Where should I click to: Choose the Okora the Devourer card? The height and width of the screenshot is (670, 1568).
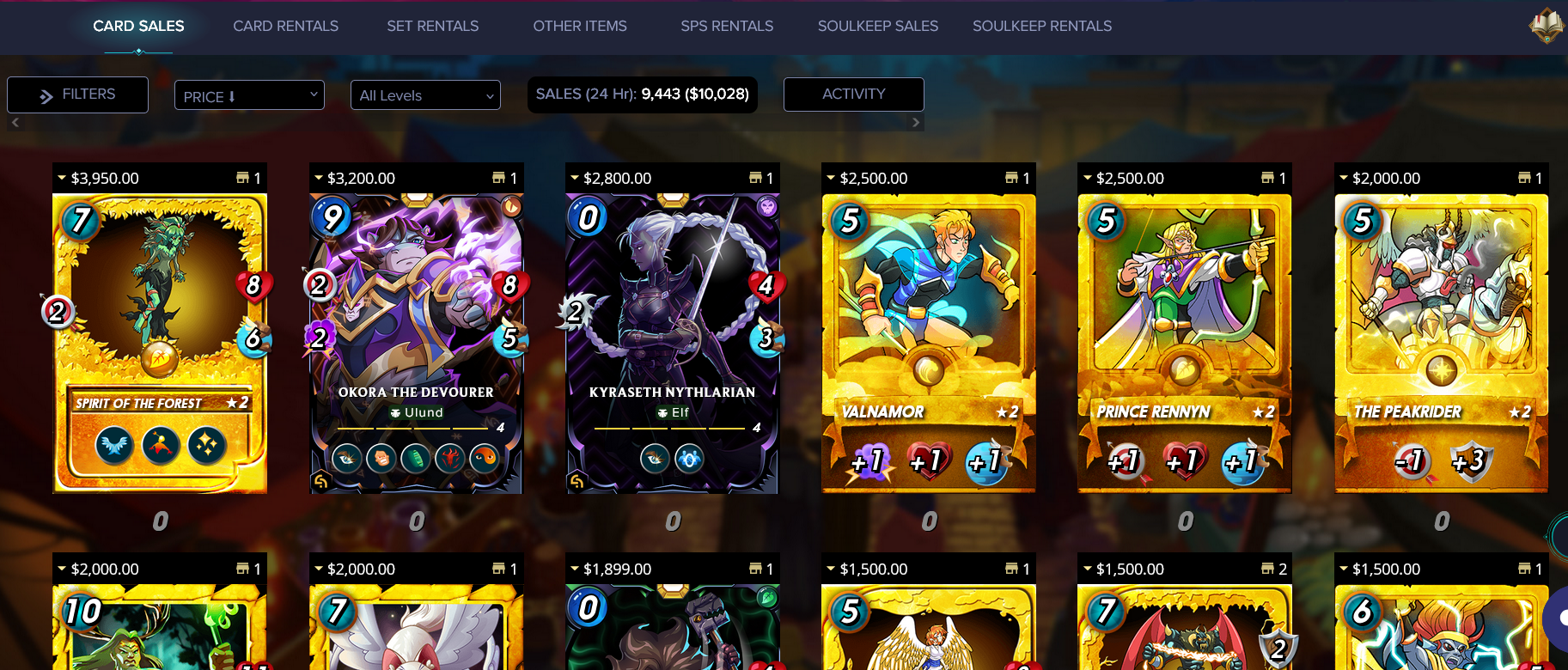(416, 344)
